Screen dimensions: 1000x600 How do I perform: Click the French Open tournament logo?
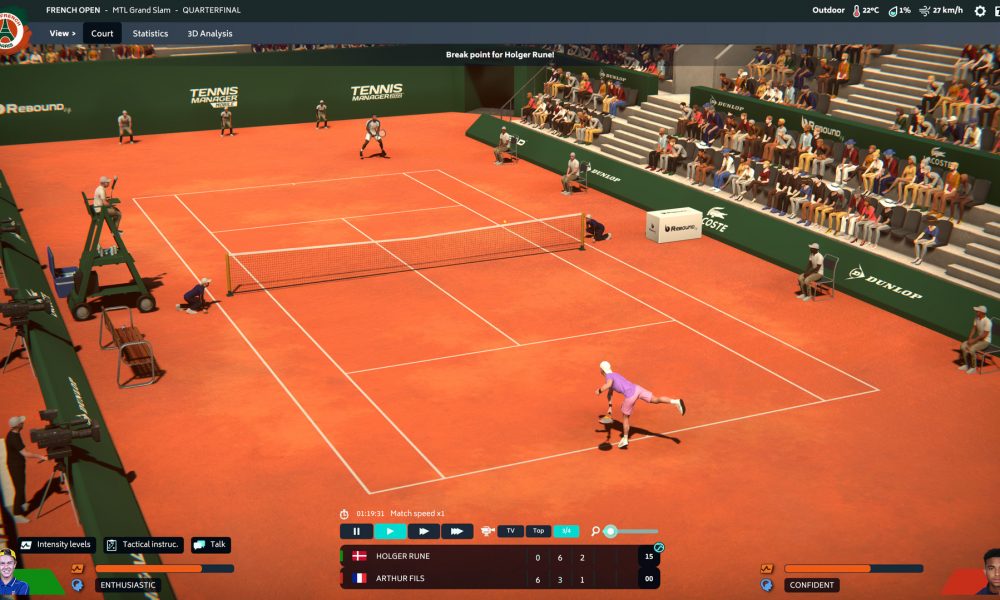coord(12,31)
